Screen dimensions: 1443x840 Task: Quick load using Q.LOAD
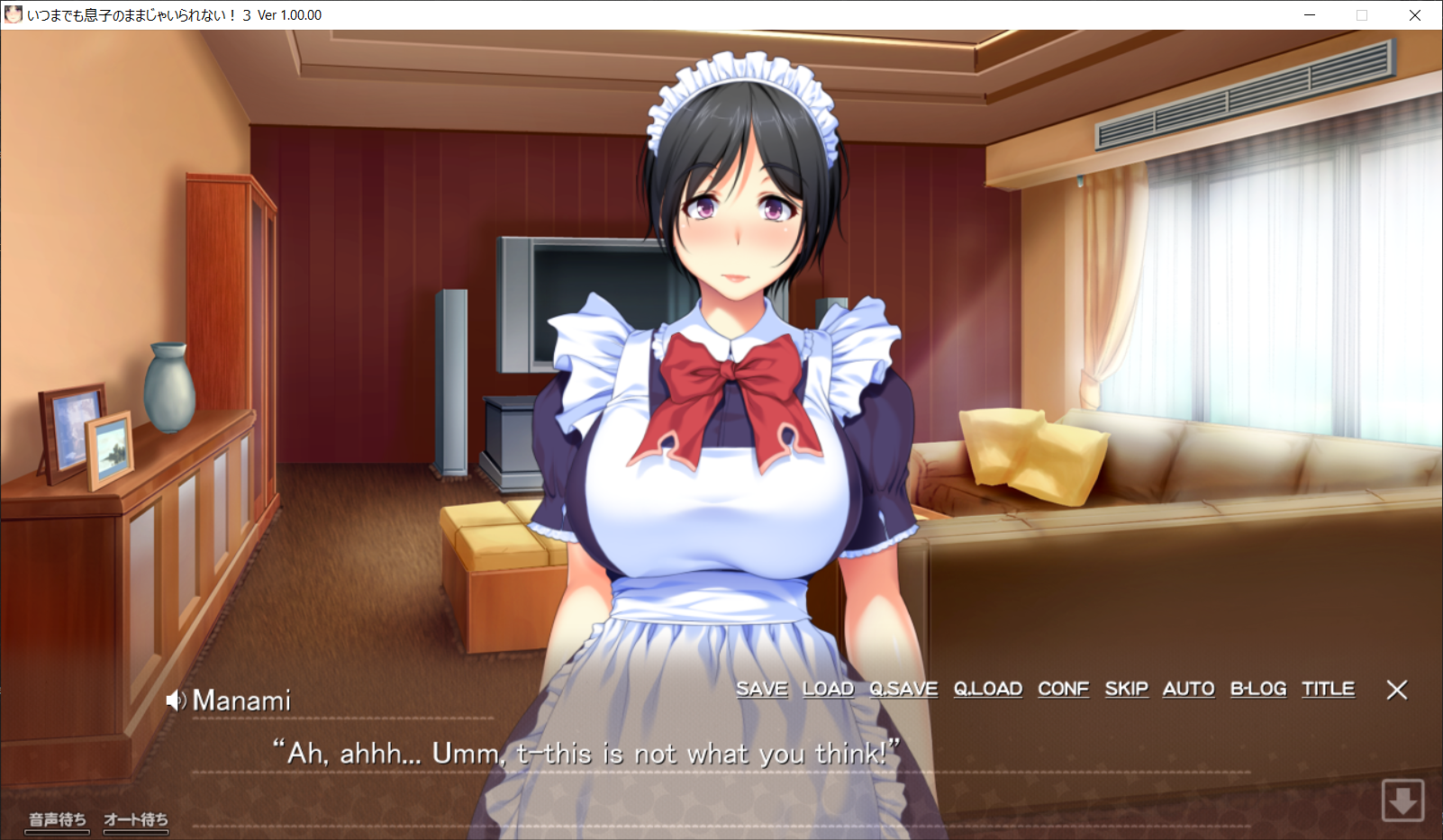[x=988, y=689]
